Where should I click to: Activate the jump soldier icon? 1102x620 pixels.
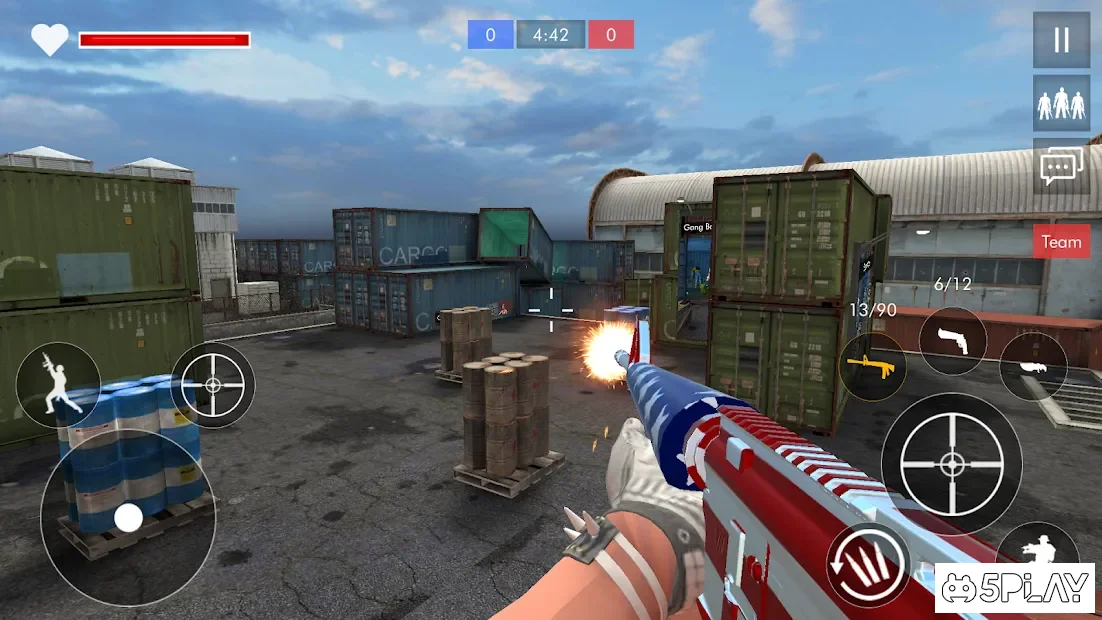click(58, 384)
